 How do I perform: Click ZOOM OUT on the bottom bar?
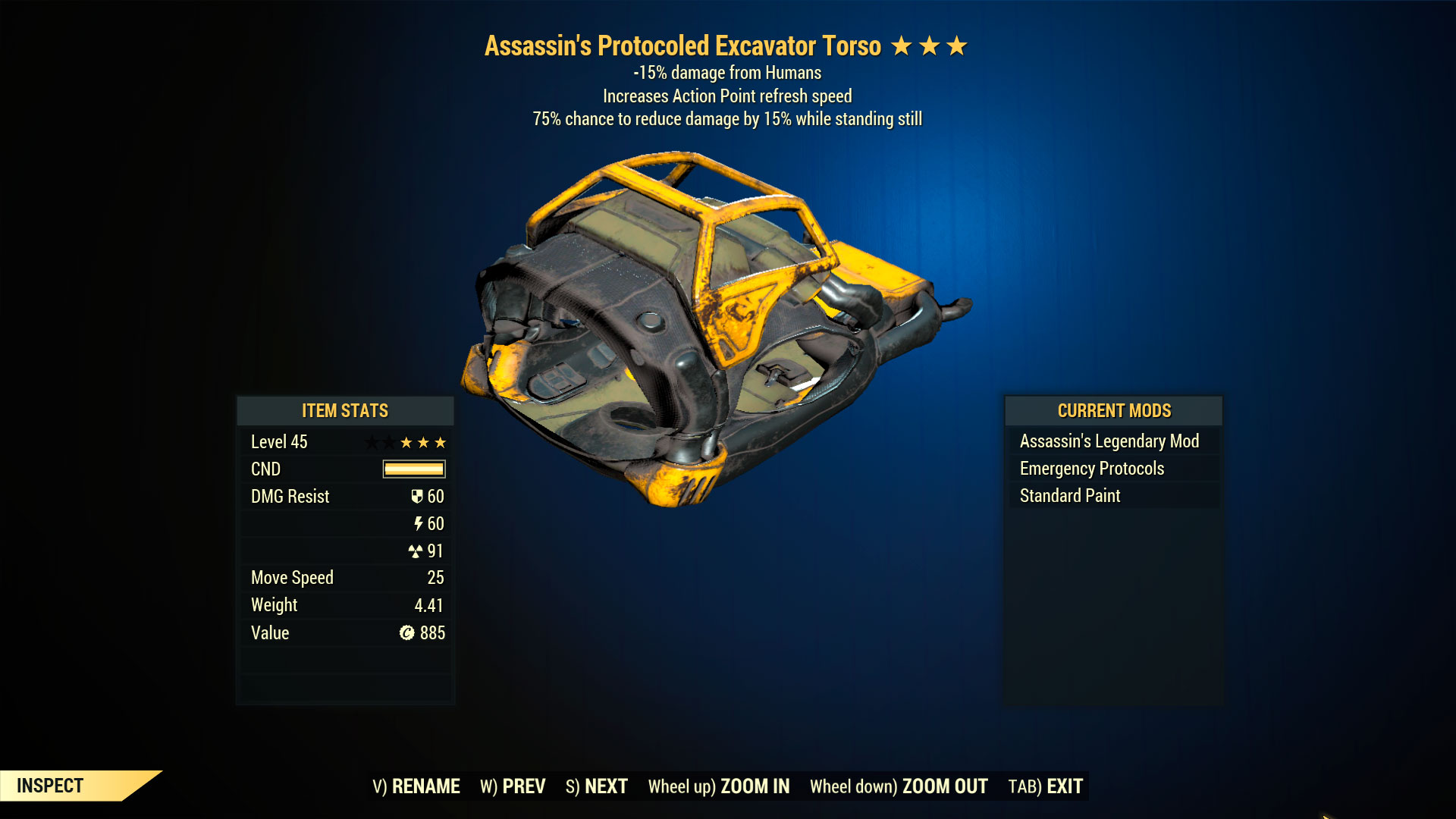(899, 786)
